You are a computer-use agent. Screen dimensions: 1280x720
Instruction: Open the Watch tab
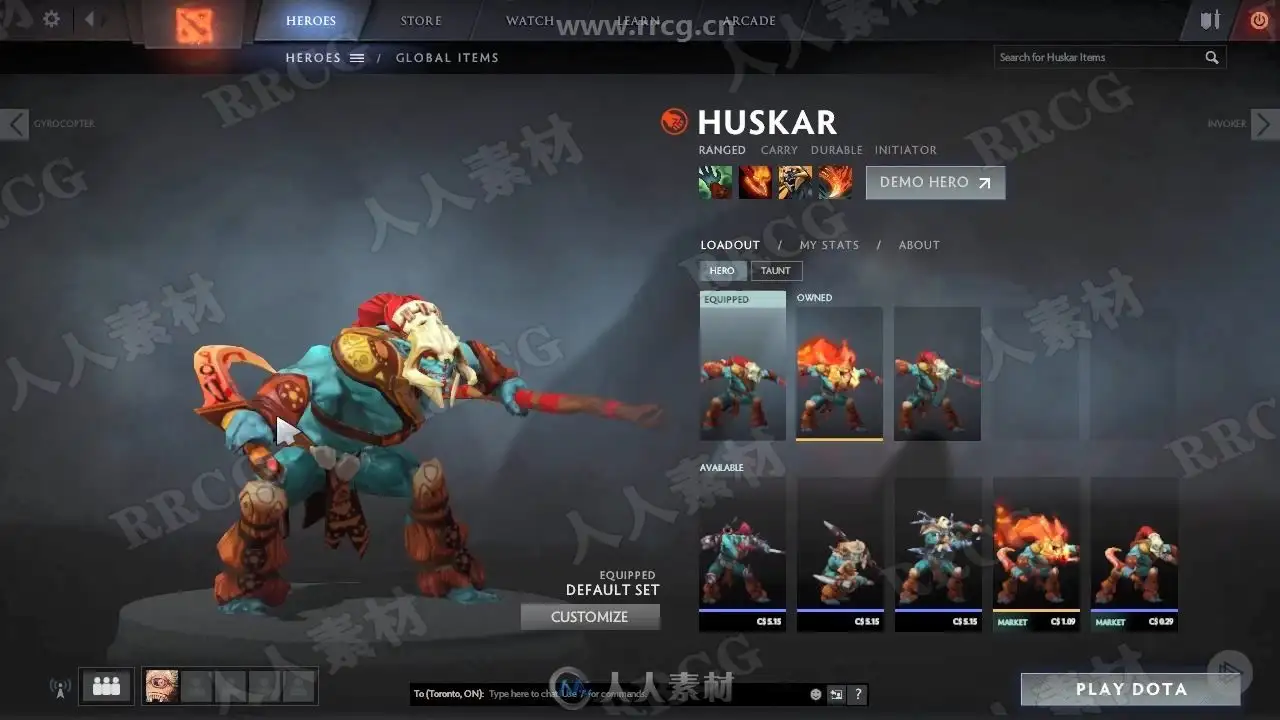tap(530, 21)
